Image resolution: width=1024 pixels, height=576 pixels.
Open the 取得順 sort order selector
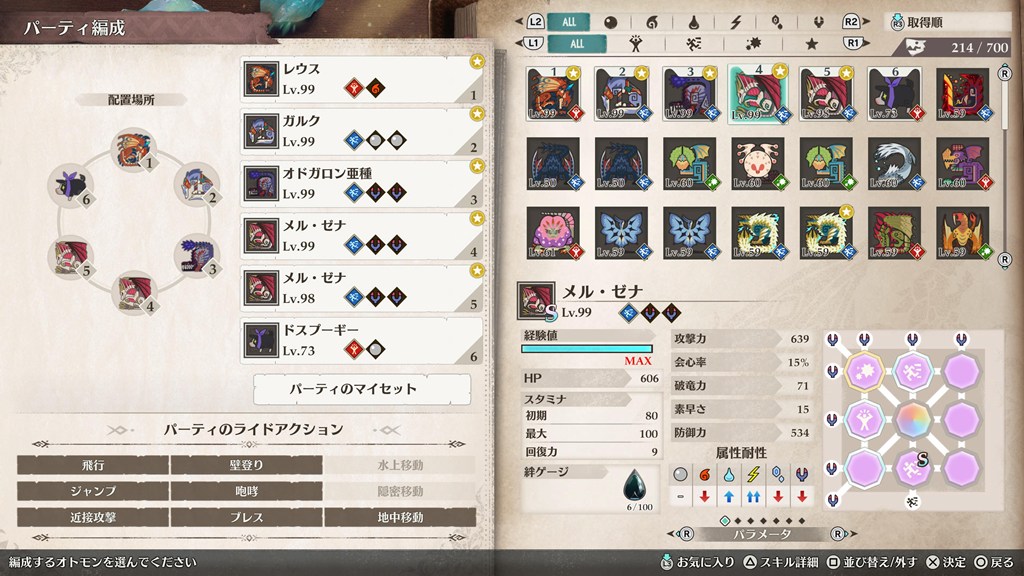pyautogui.click(x=942, y=22)
